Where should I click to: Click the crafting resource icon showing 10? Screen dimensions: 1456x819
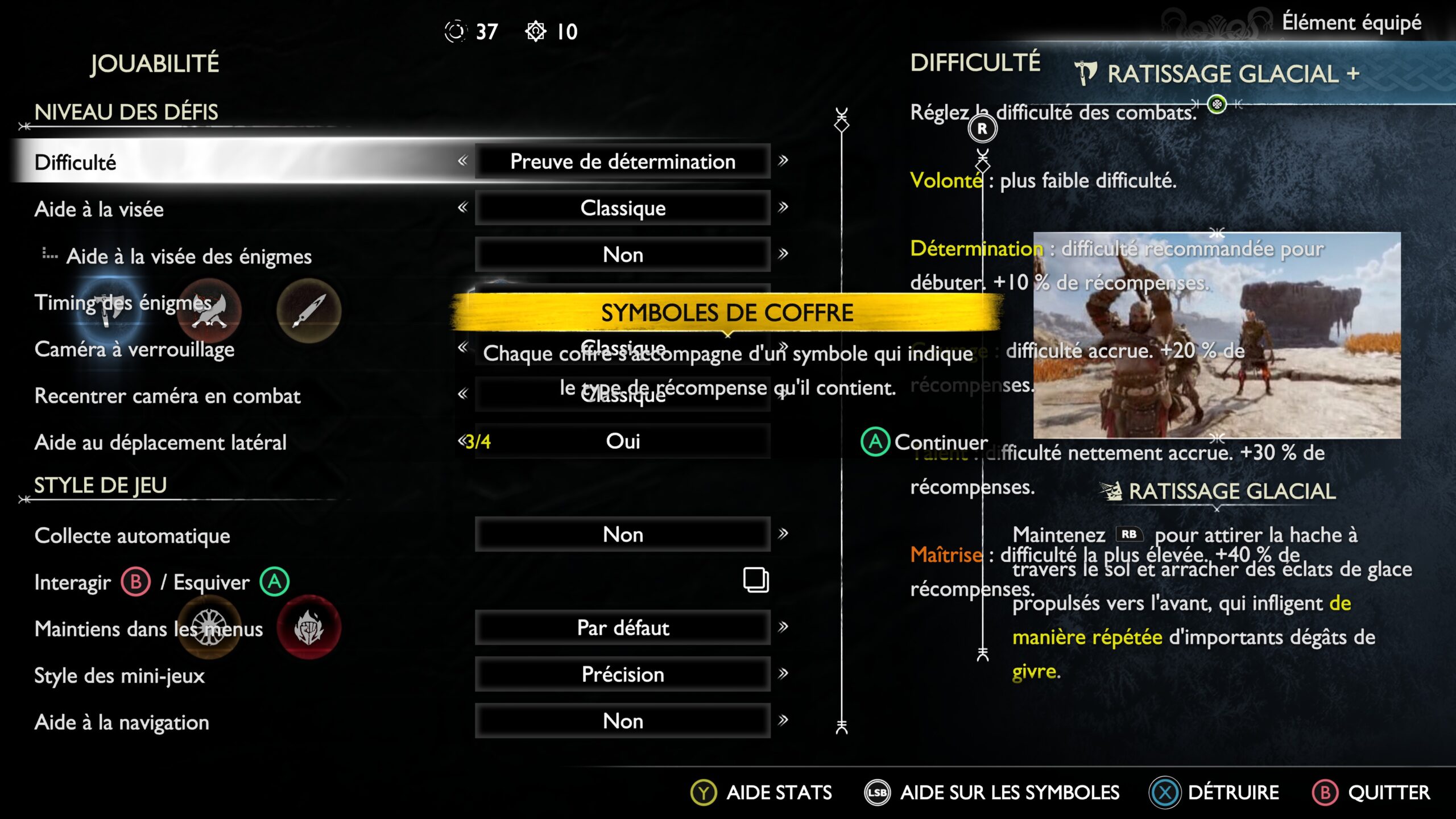(x=536, y=32)
